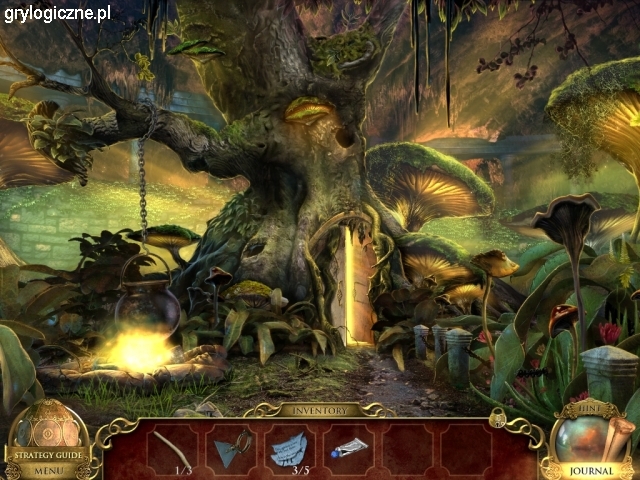This screenshot has height=480, width=640.
Task: Choose the blue tube inventory item
Action: [x=349, y=446]
